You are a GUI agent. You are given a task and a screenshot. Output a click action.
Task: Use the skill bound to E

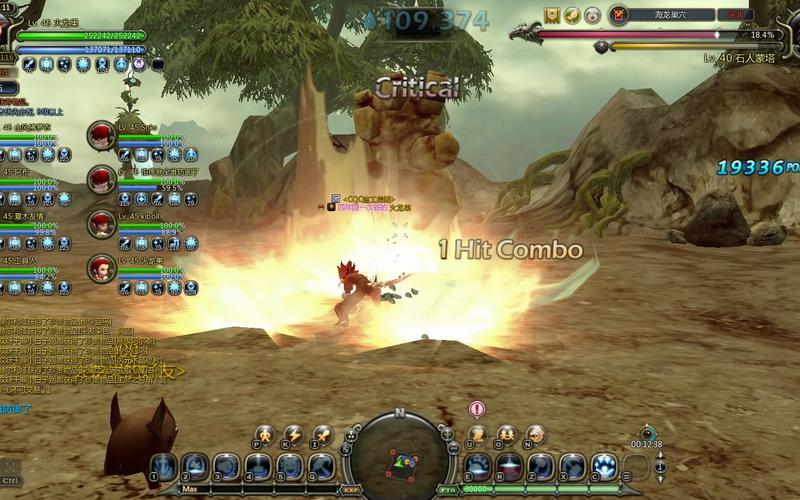pyautogui.click(x=479, y=466)
